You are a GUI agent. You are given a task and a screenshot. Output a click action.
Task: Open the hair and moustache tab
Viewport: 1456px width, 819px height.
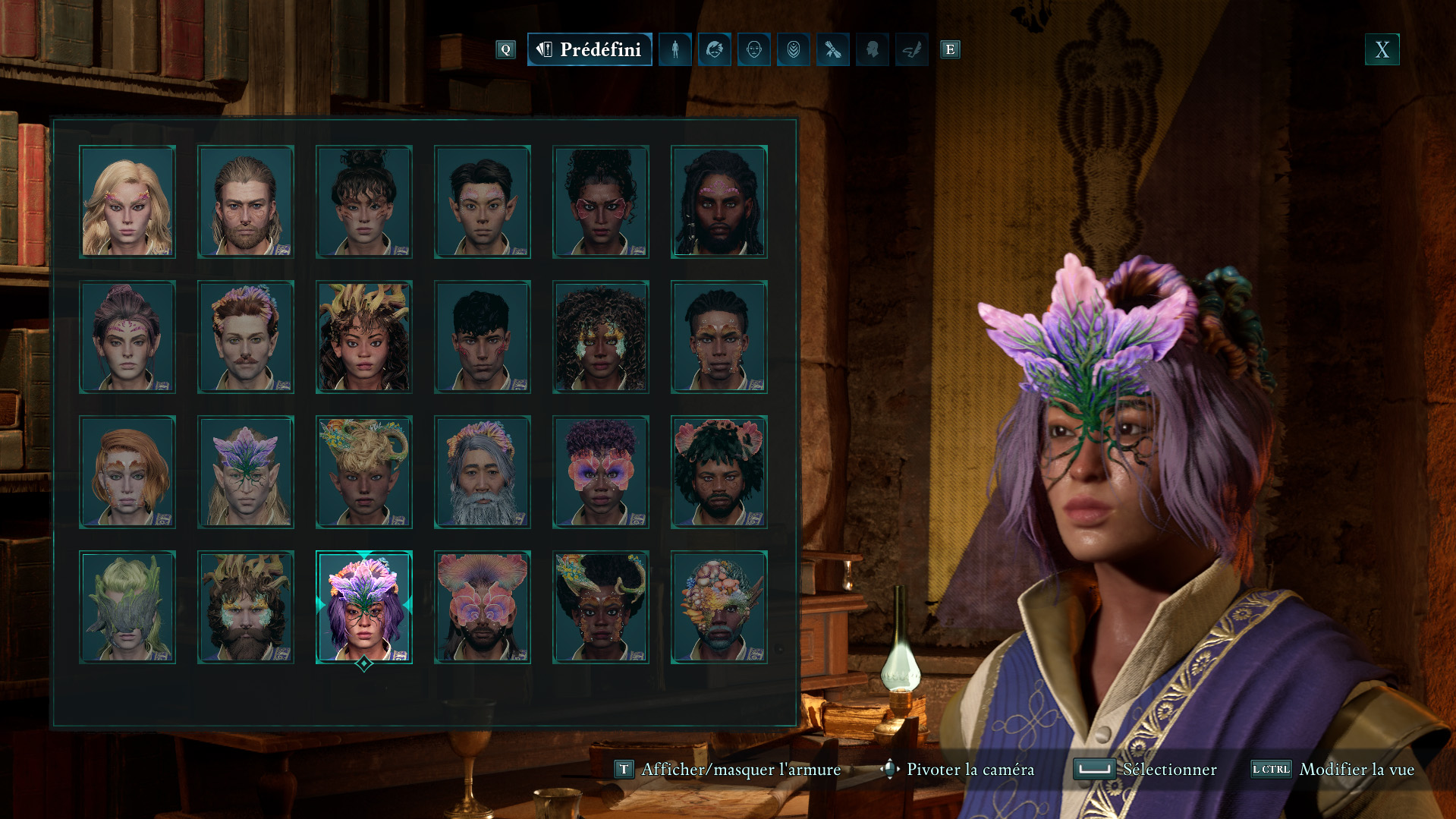coord(714,50)
